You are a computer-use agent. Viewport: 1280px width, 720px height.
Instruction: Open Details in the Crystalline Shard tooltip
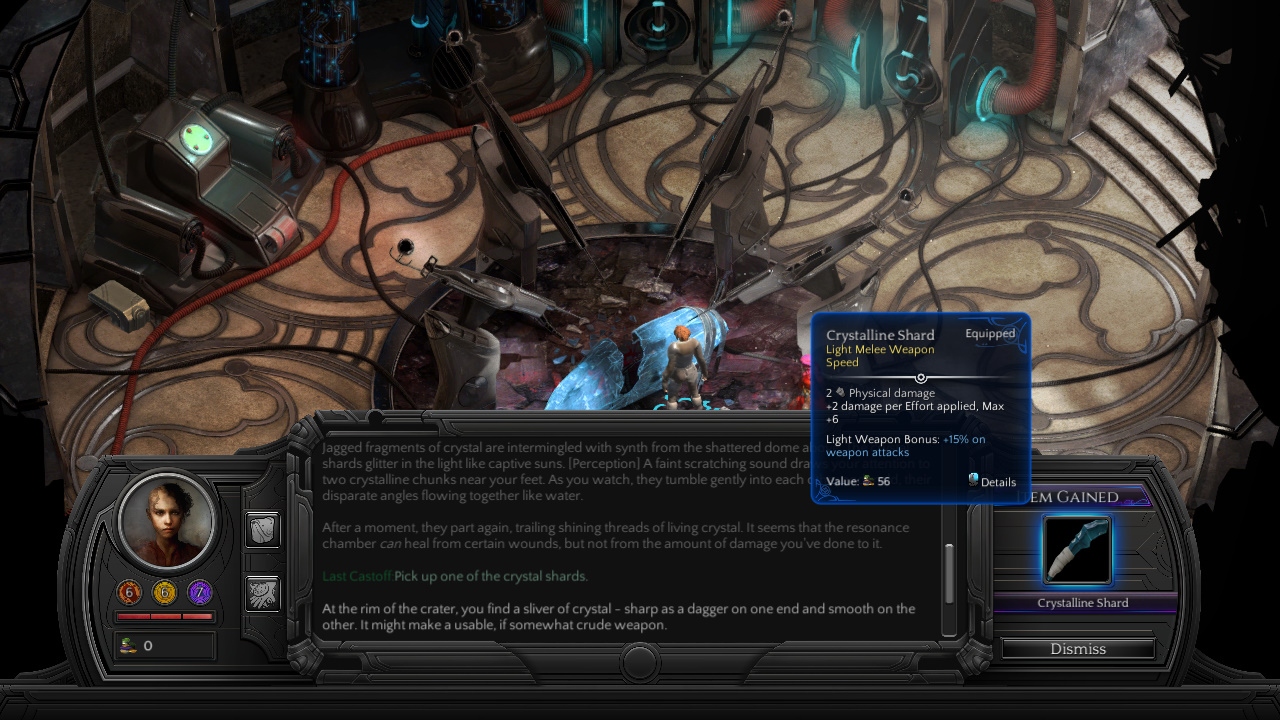point(991,481)
